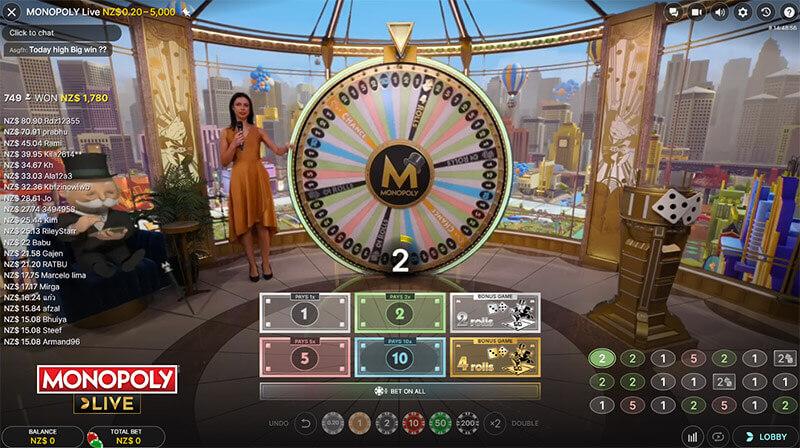Show the game history clock icon
The height and width of the screenshot is (448, 800).
click(765, 12)
